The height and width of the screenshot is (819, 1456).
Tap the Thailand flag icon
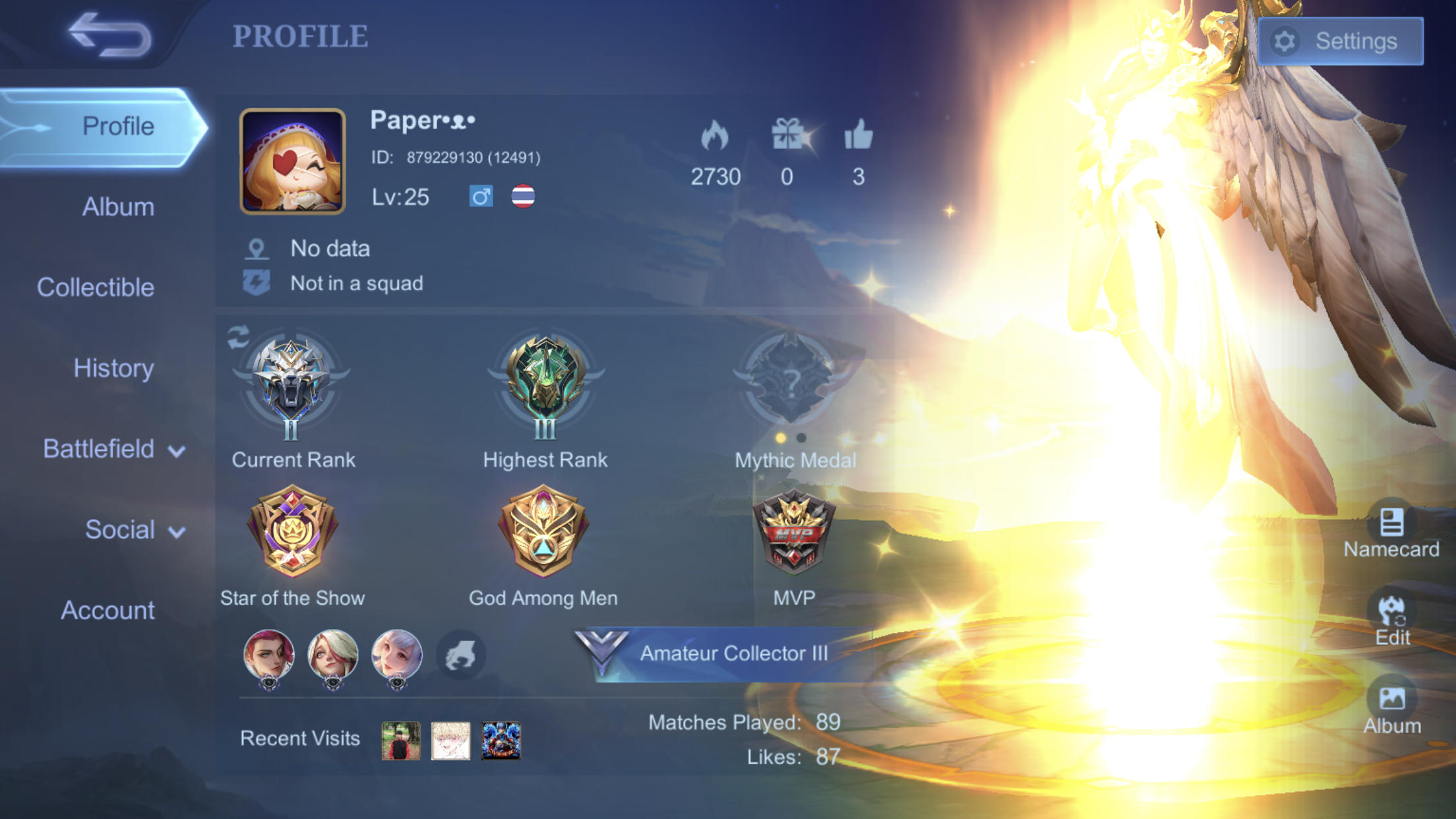coord(524,196)
